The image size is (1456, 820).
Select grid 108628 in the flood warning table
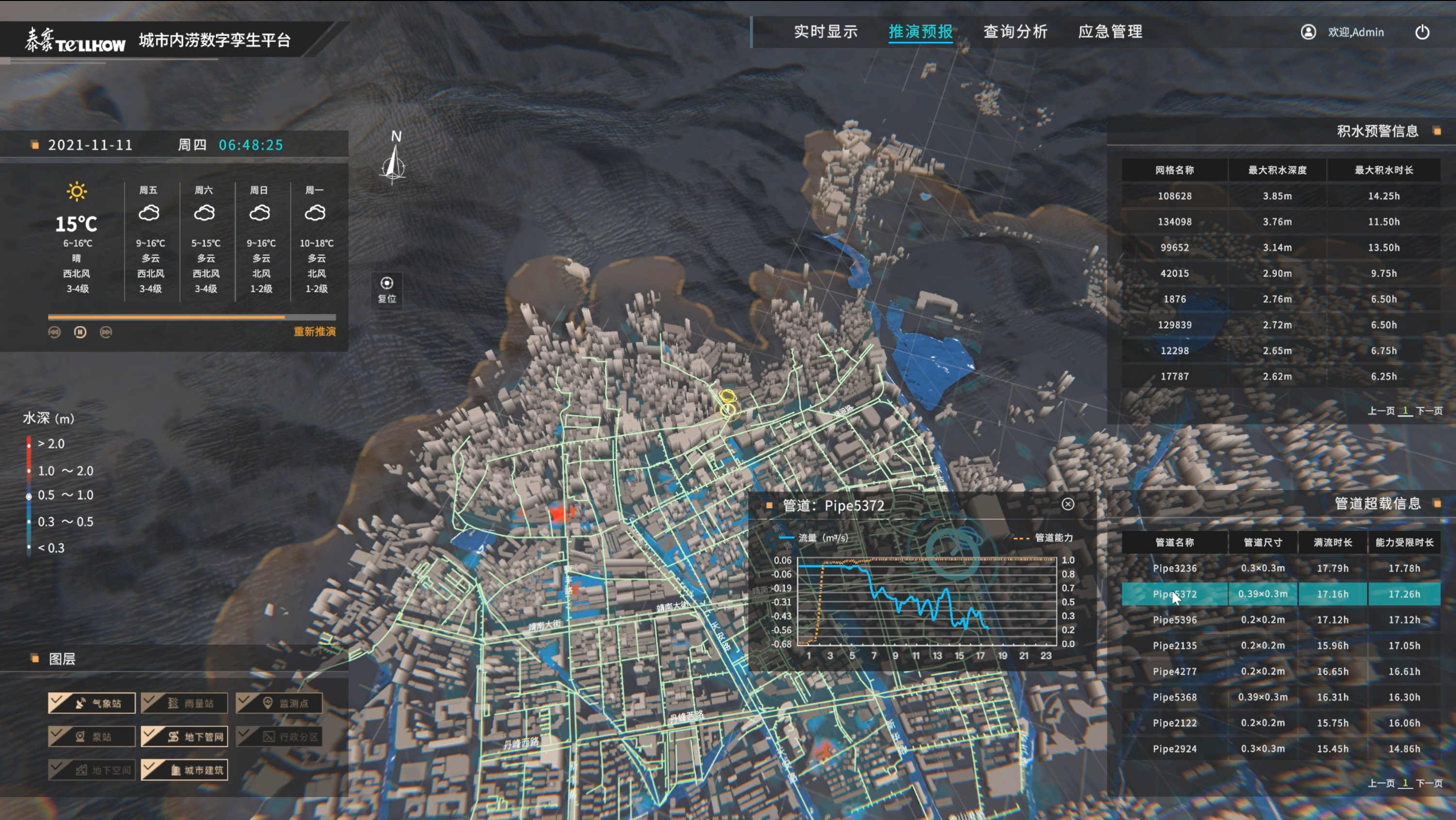[1175, 196]
